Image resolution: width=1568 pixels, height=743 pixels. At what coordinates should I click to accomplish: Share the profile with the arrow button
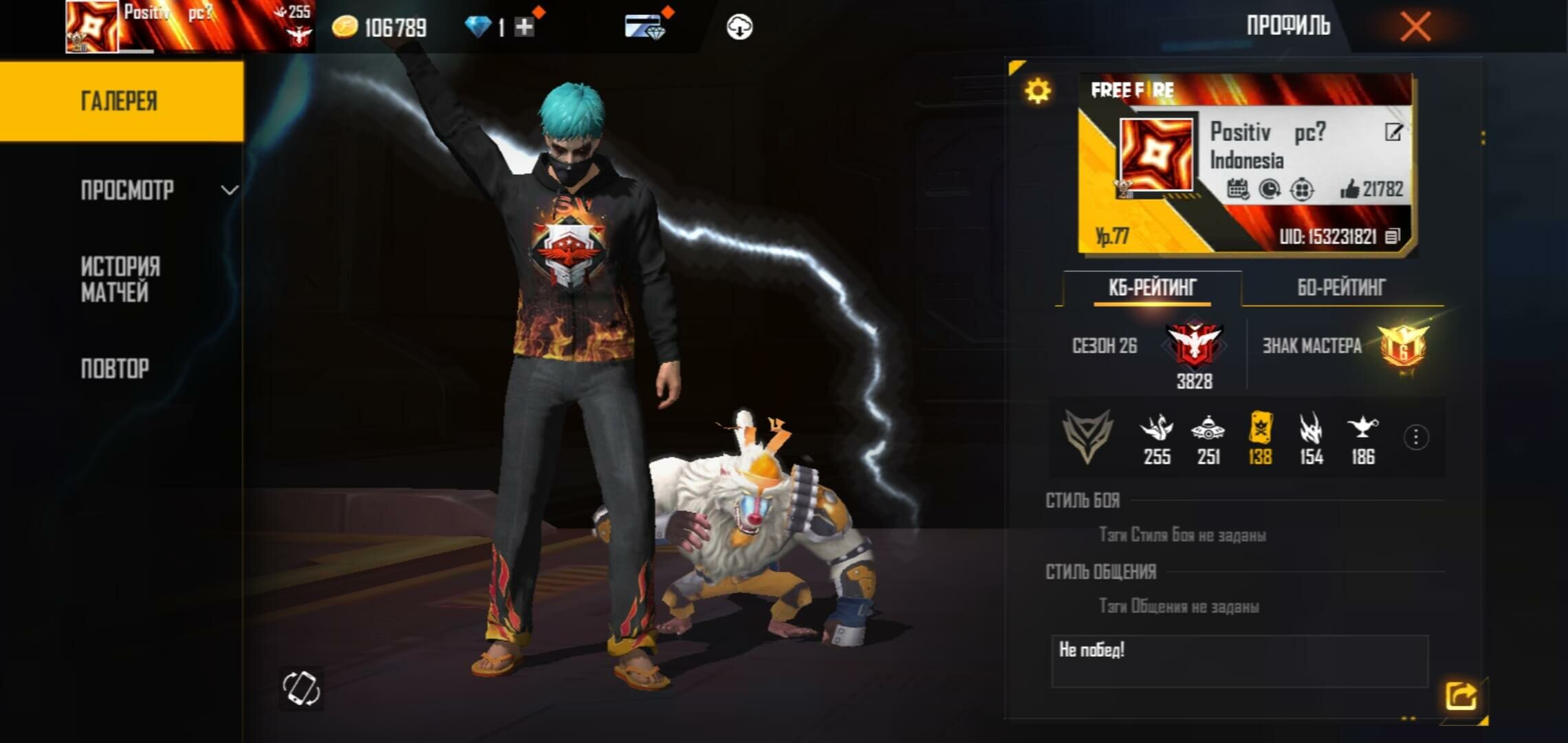1461,696
